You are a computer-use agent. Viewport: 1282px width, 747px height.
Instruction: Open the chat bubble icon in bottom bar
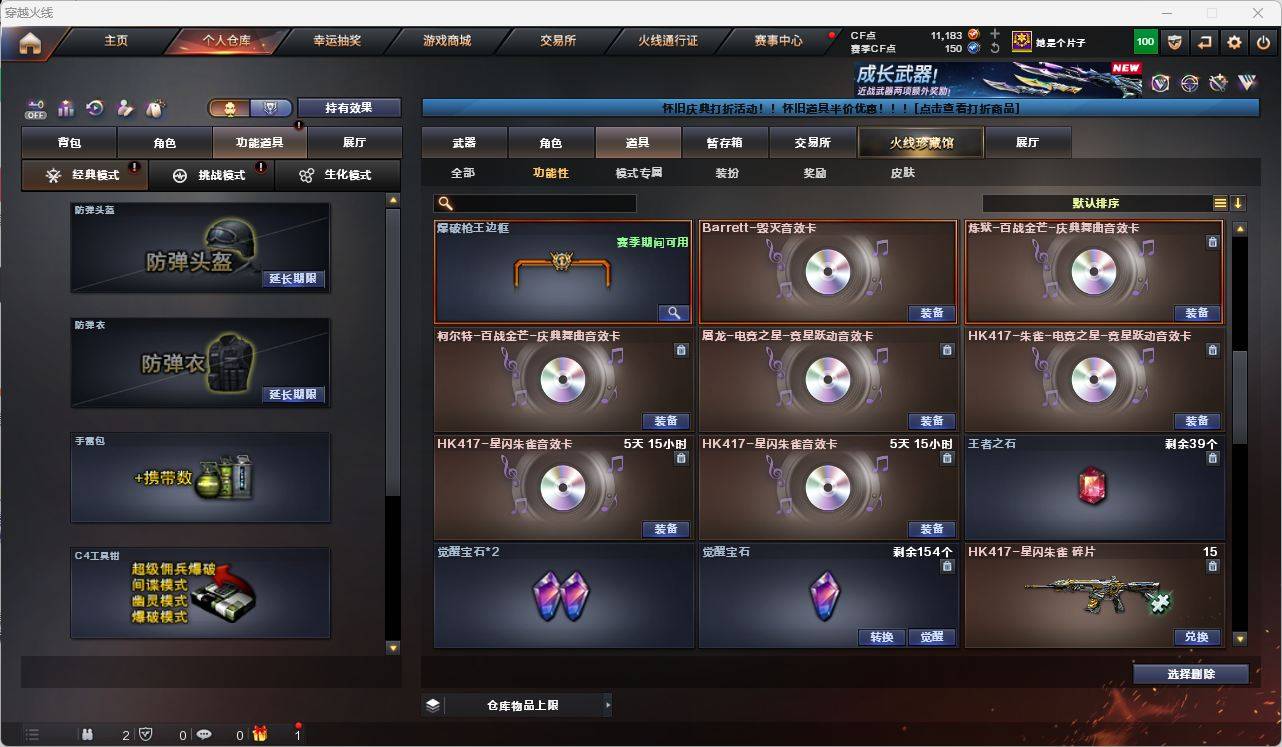tap(204, 735)
